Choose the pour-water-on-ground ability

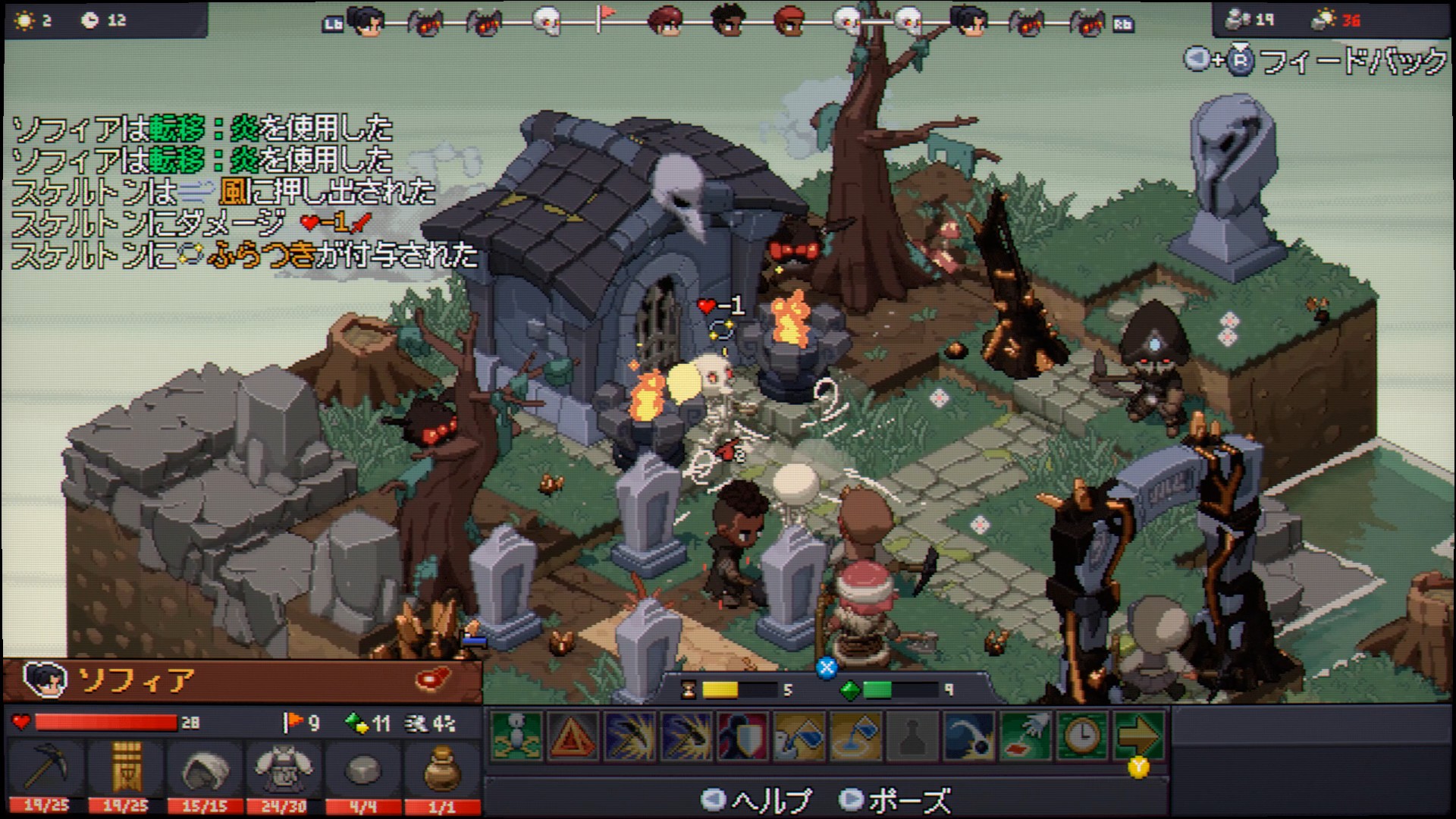click(857, 735)
